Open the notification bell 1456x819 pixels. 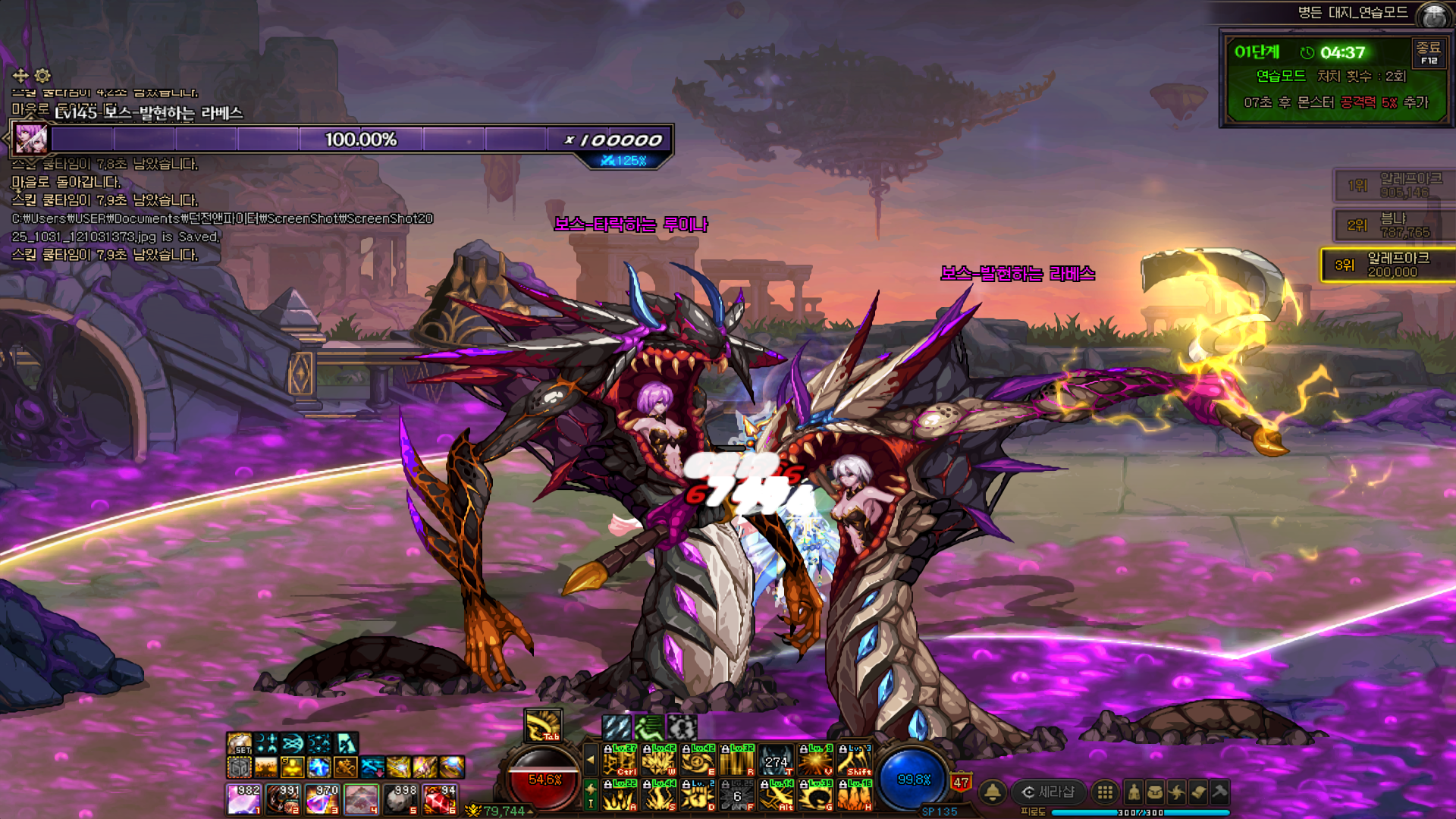(992, 792)
